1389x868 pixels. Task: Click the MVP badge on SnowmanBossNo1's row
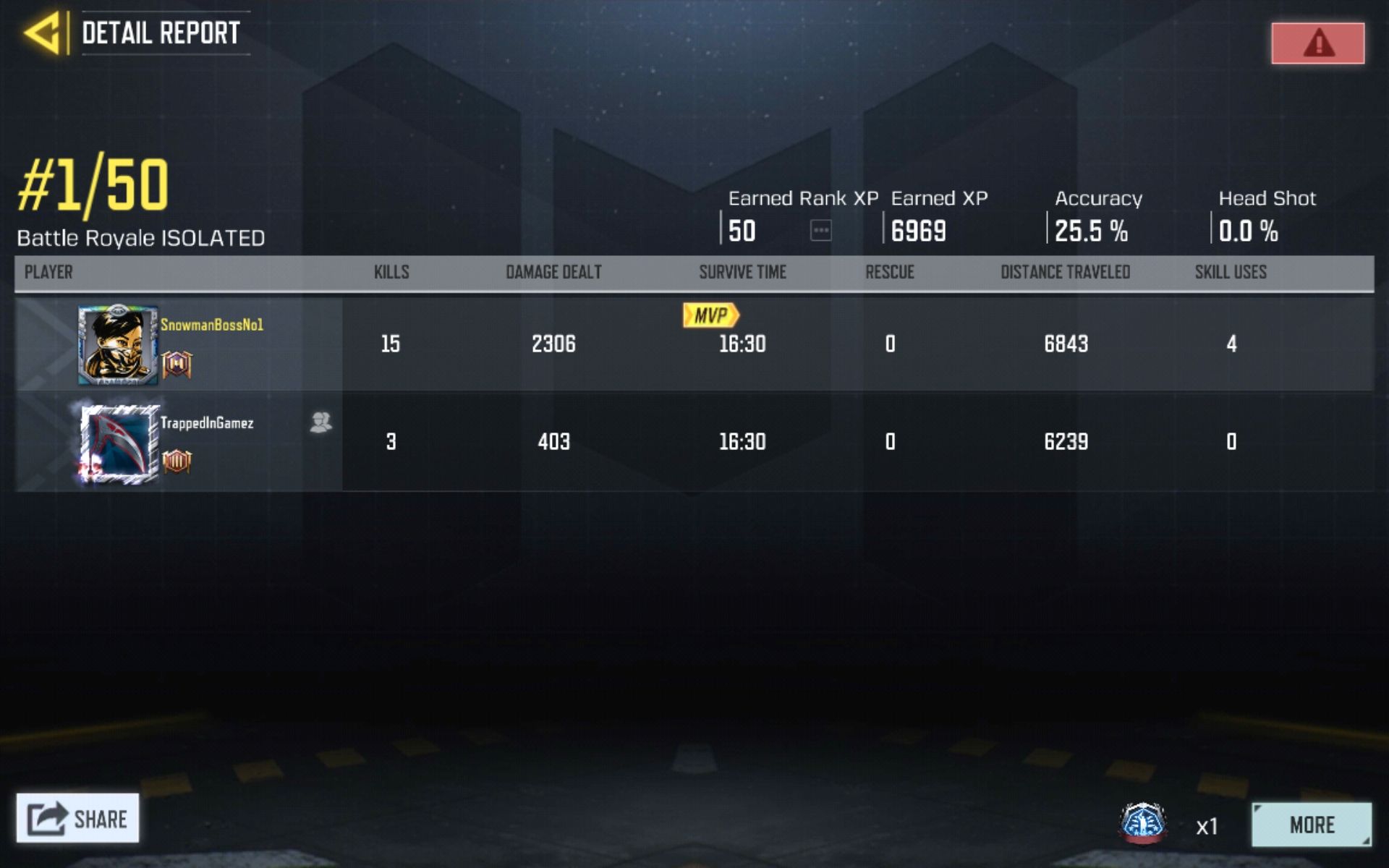(x=713, y=315)
